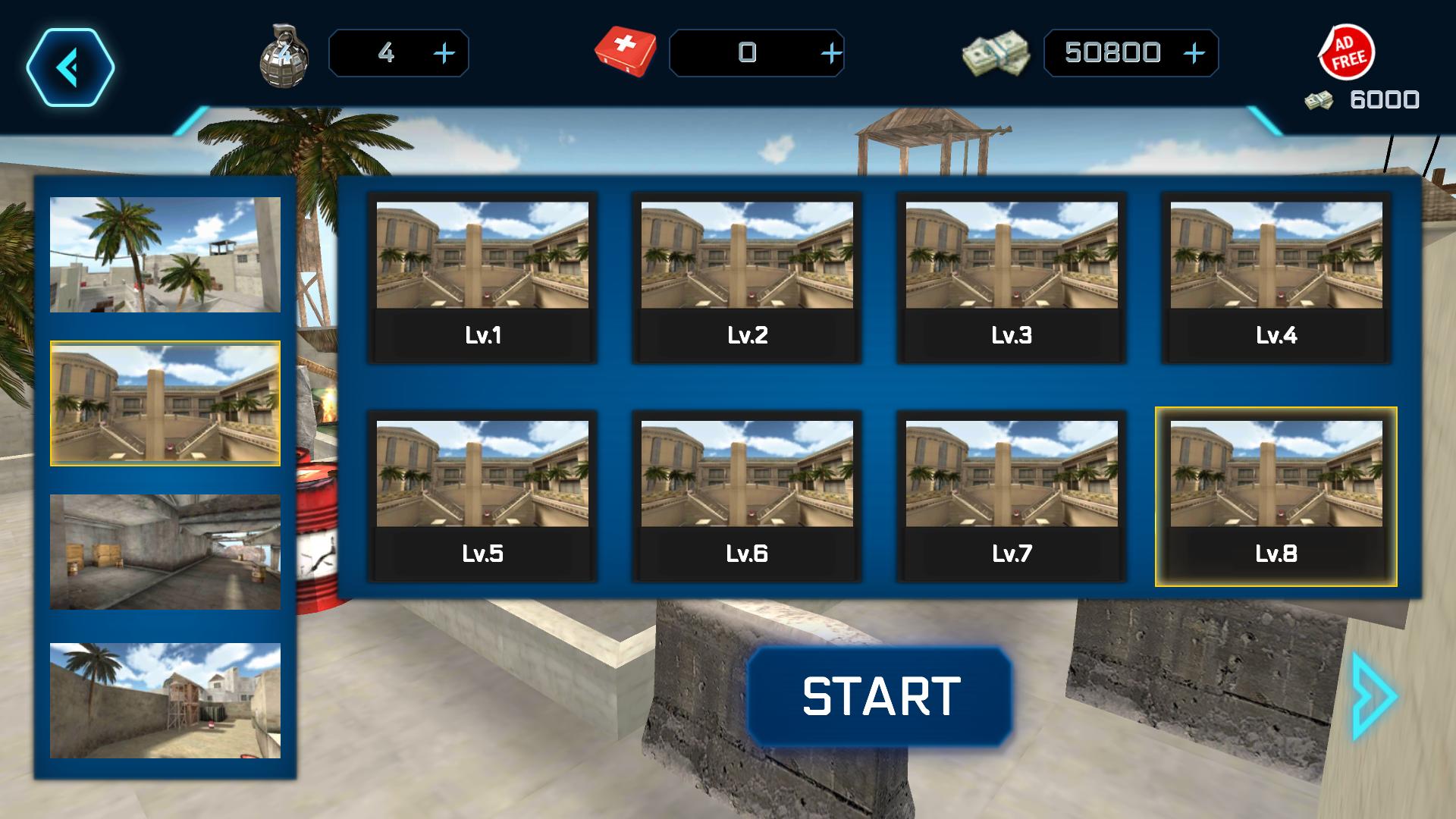Select the currently highlighted courtyard map

(x=165, y=403)
